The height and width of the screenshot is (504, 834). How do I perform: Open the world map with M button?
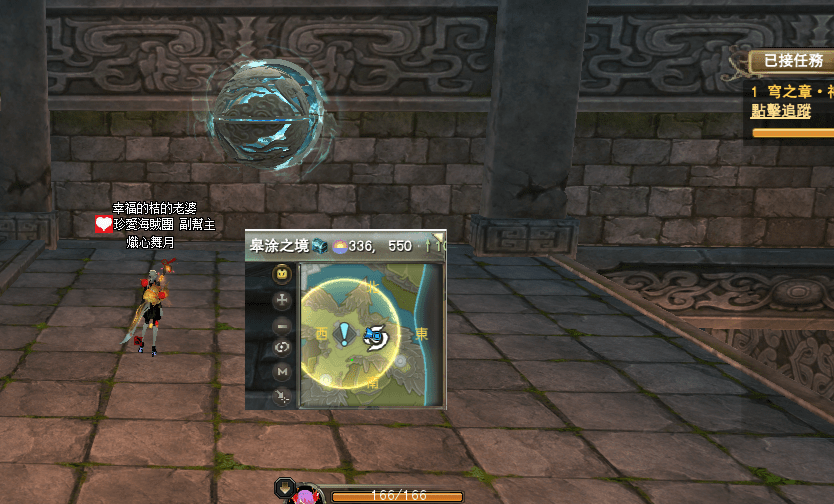click(x=282, y=372)
